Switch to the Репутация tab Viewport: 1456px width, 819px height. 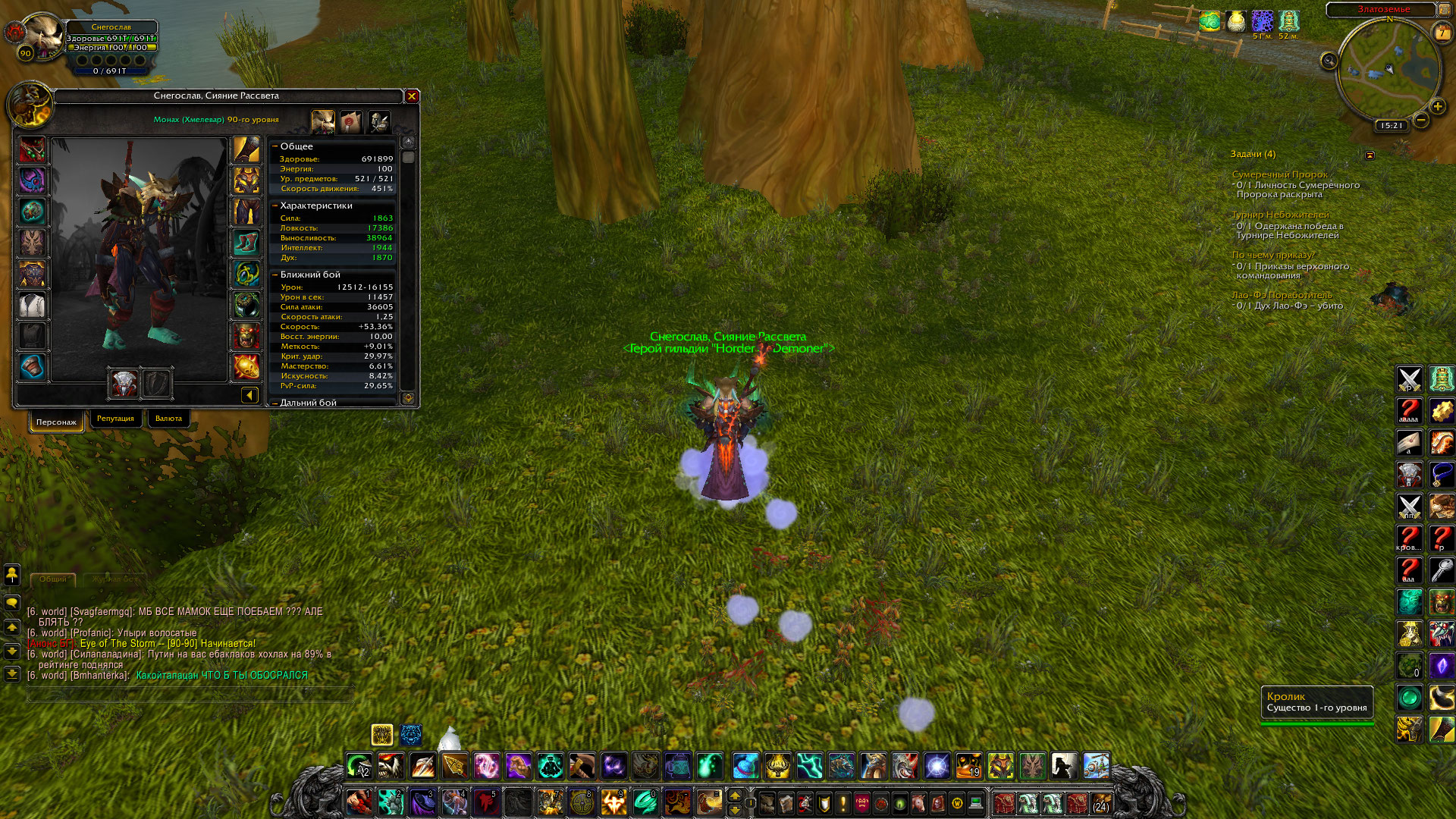point(115,419)
